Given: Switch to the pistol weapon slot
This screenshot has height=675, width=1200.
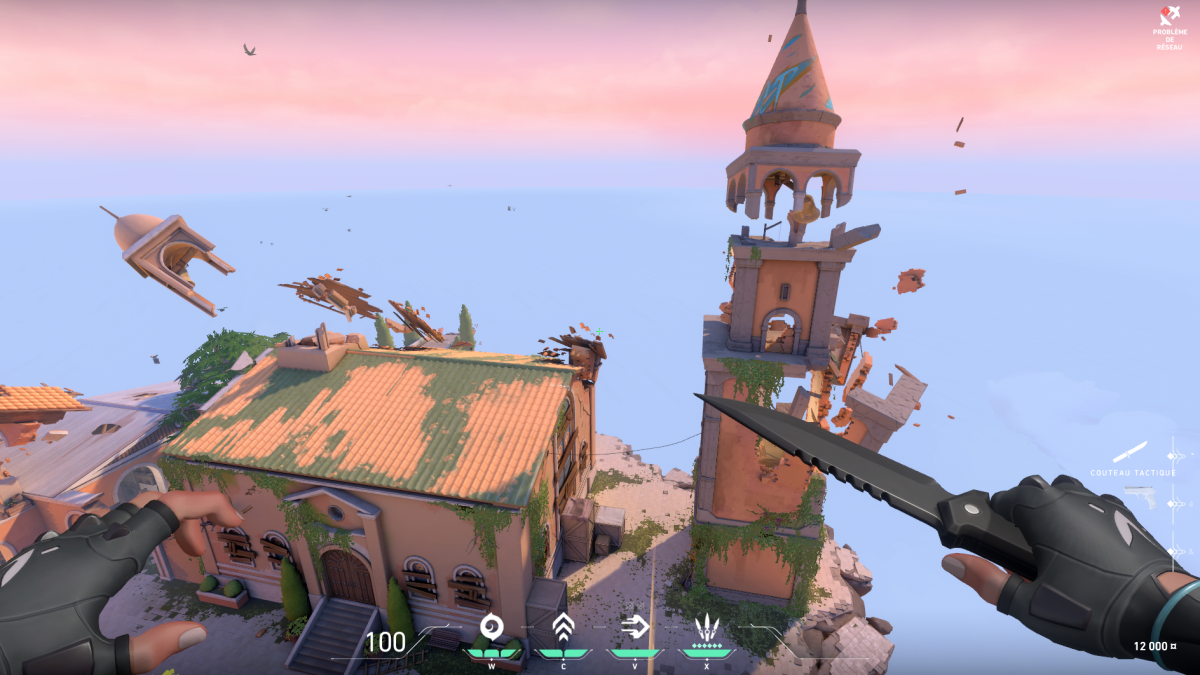Looking at the screenshot, I should (1139, 495).
